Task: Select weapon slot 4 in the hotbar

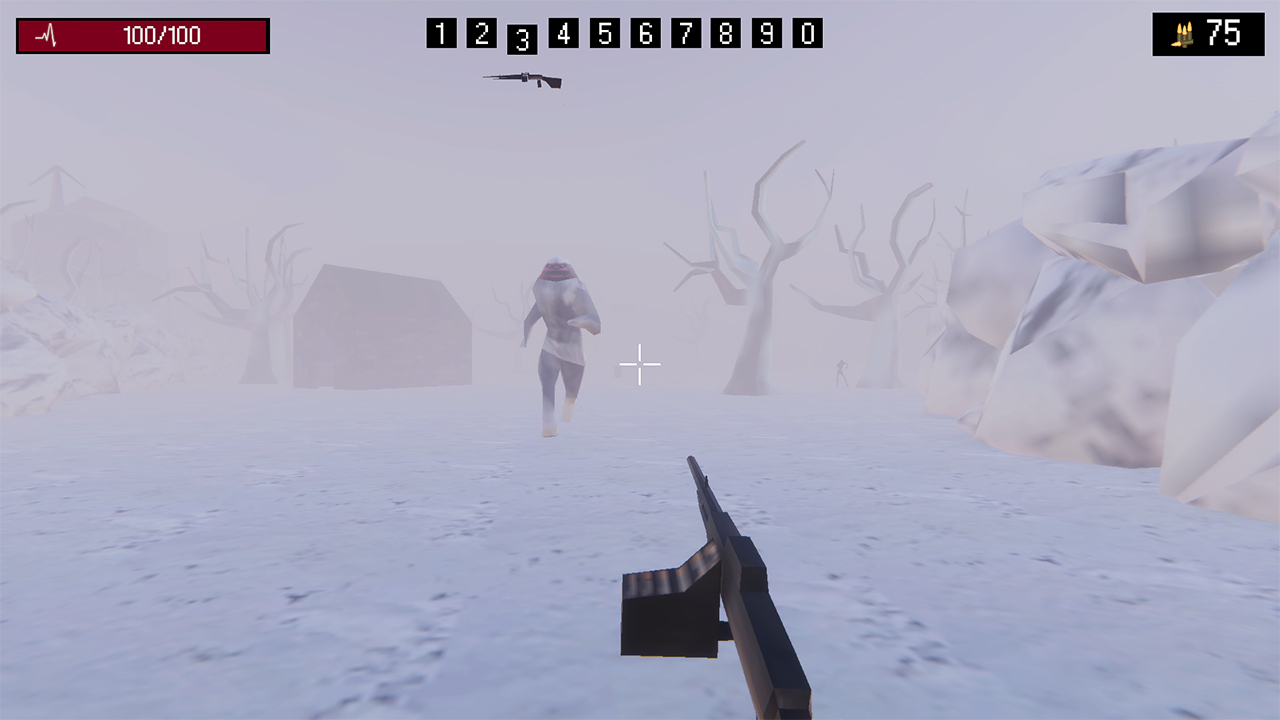Action: pos(563,34)
